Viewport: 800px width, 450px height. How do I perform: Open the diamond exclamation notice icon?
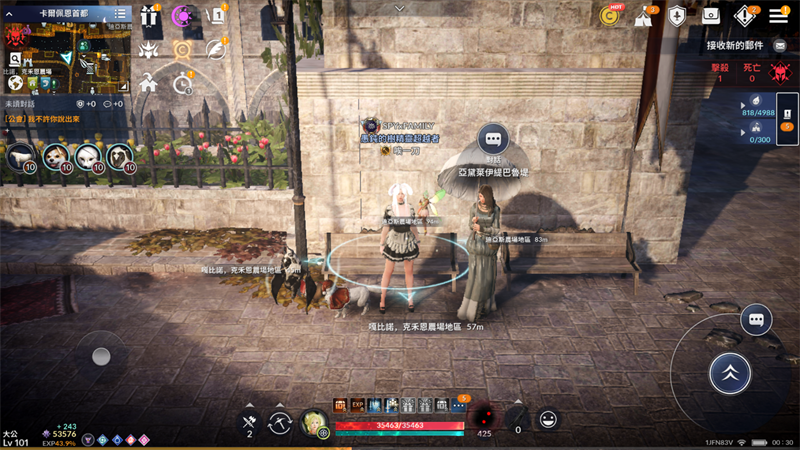744,16
